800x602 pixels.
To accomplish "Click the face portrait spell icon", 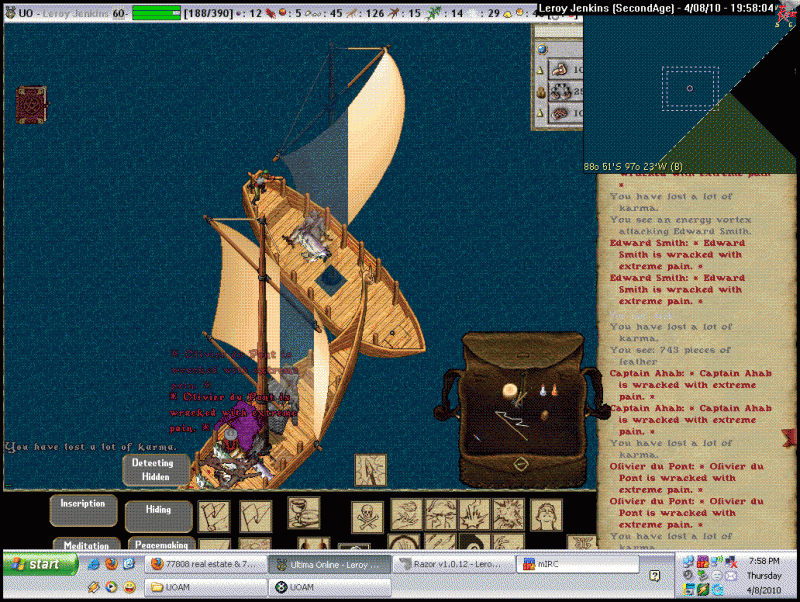I will (545, 515).
